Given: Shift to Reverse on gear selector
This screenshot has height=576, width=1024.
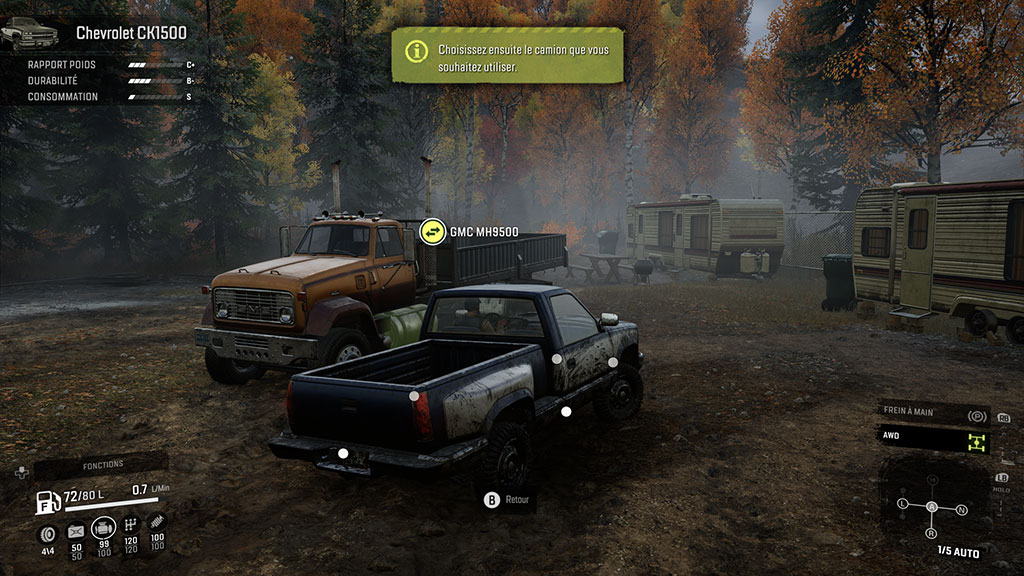Looking at the screenshot, I should [932, 534].
